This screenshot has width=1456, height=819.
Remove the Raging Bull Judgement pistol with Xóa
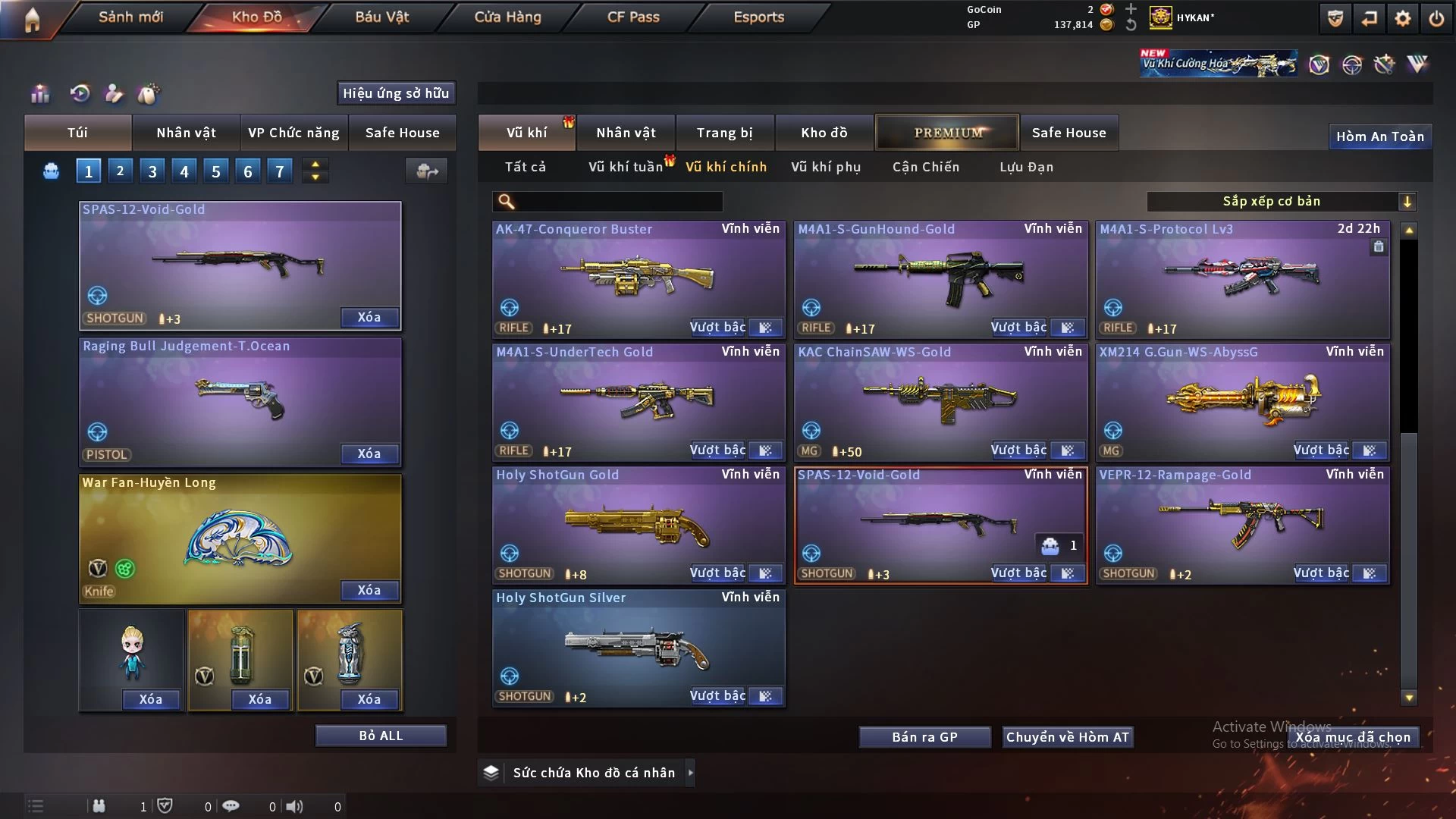point(369,453)
